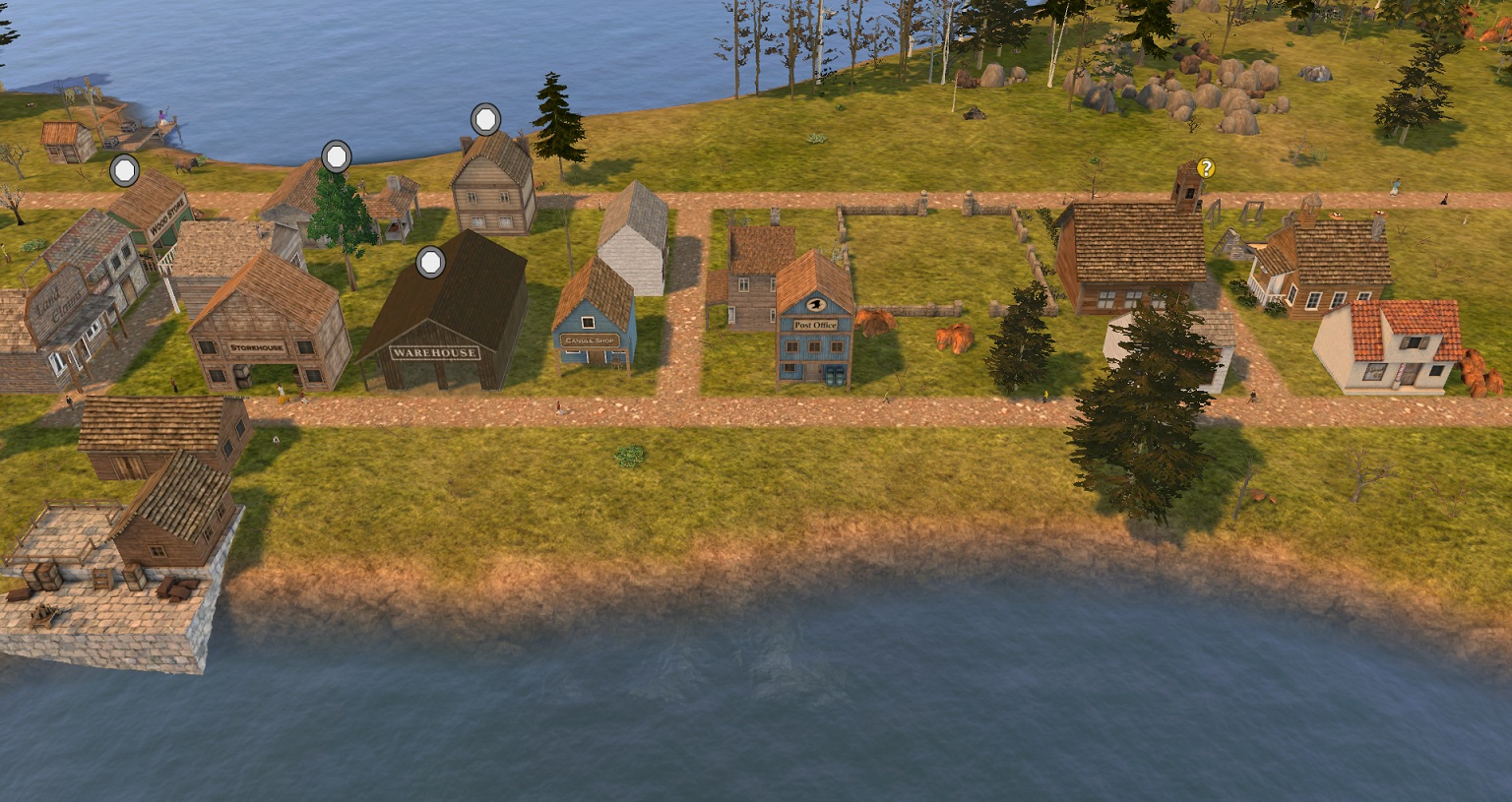1512x802 pixels.
Task: Select the white marker above the Warehouse roof
Action: (x=430, y=263)
